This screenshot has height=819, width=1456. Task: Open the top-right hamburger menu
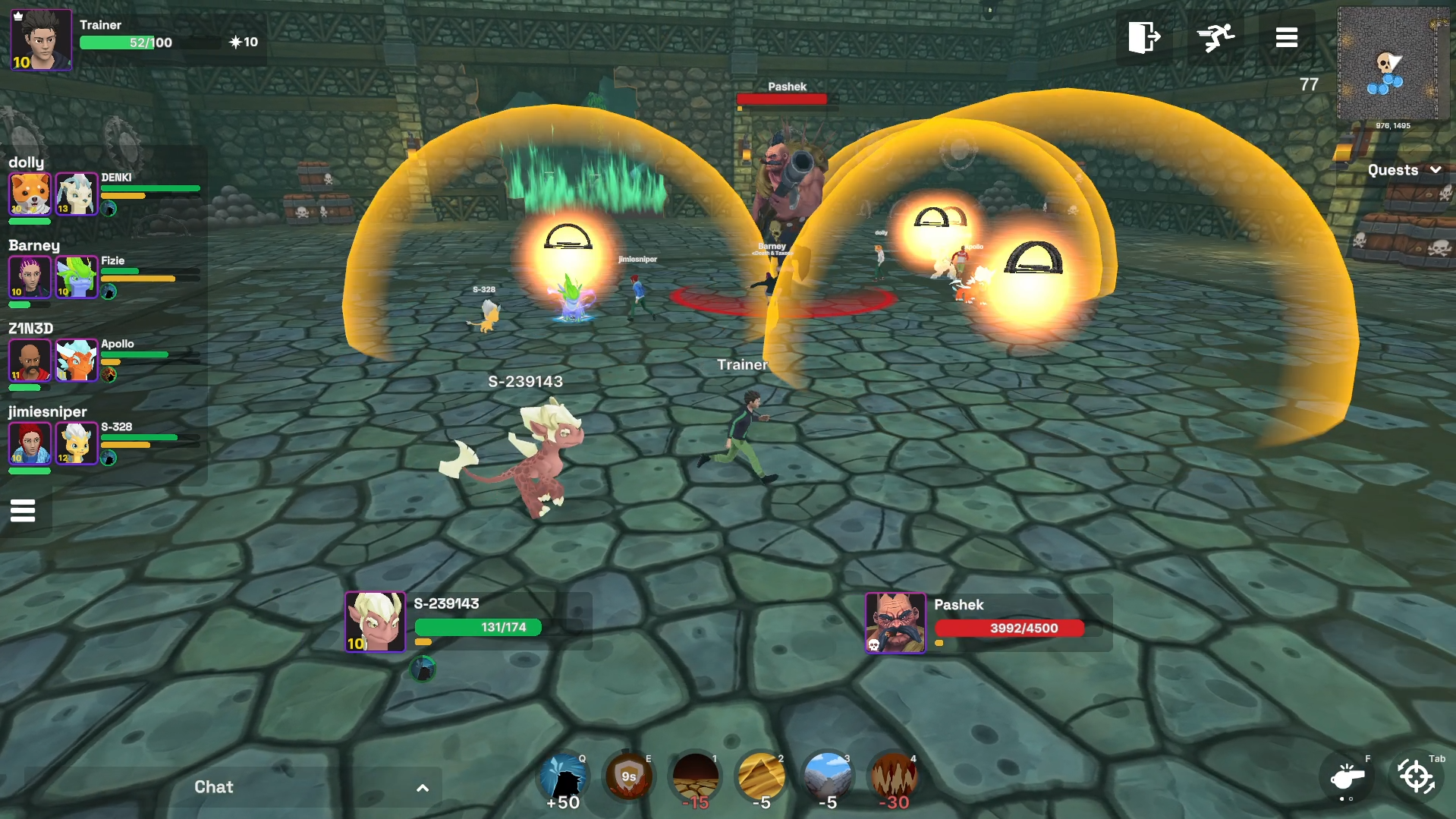(x=1286, y=37)
